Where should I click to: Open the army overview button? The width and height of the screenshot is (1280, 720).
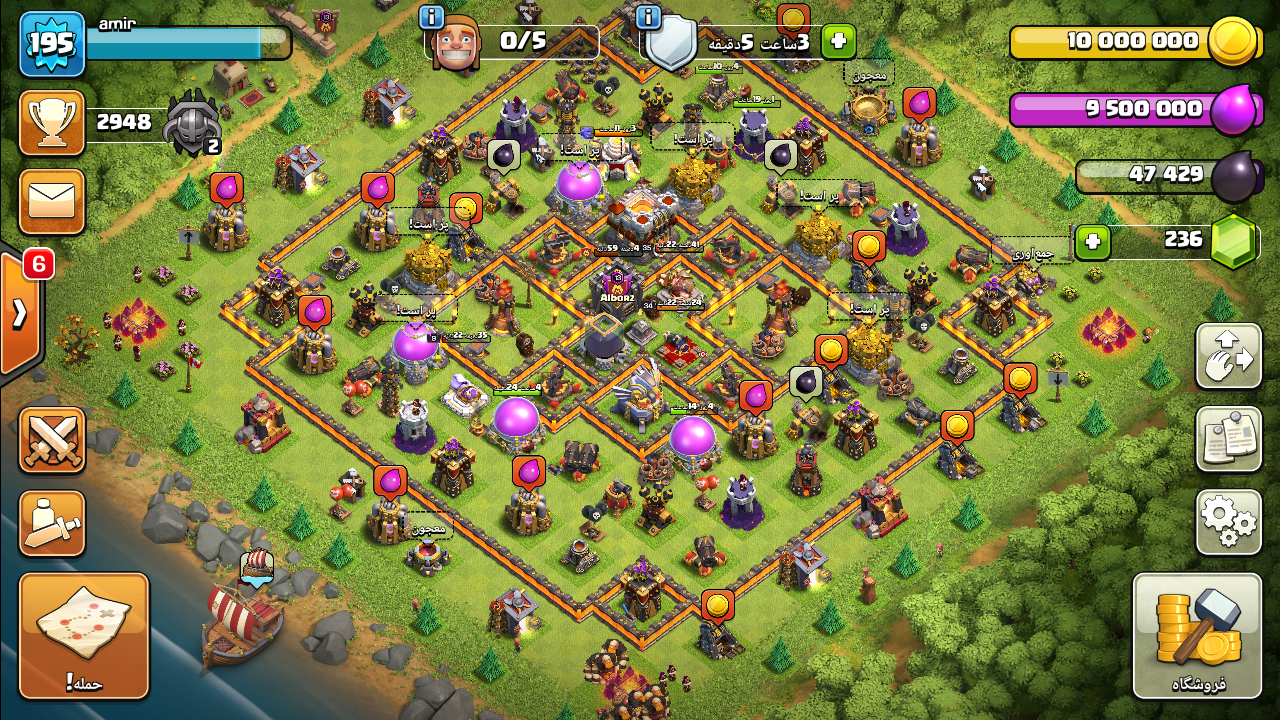pyautogui.click(x=52, y=523)
